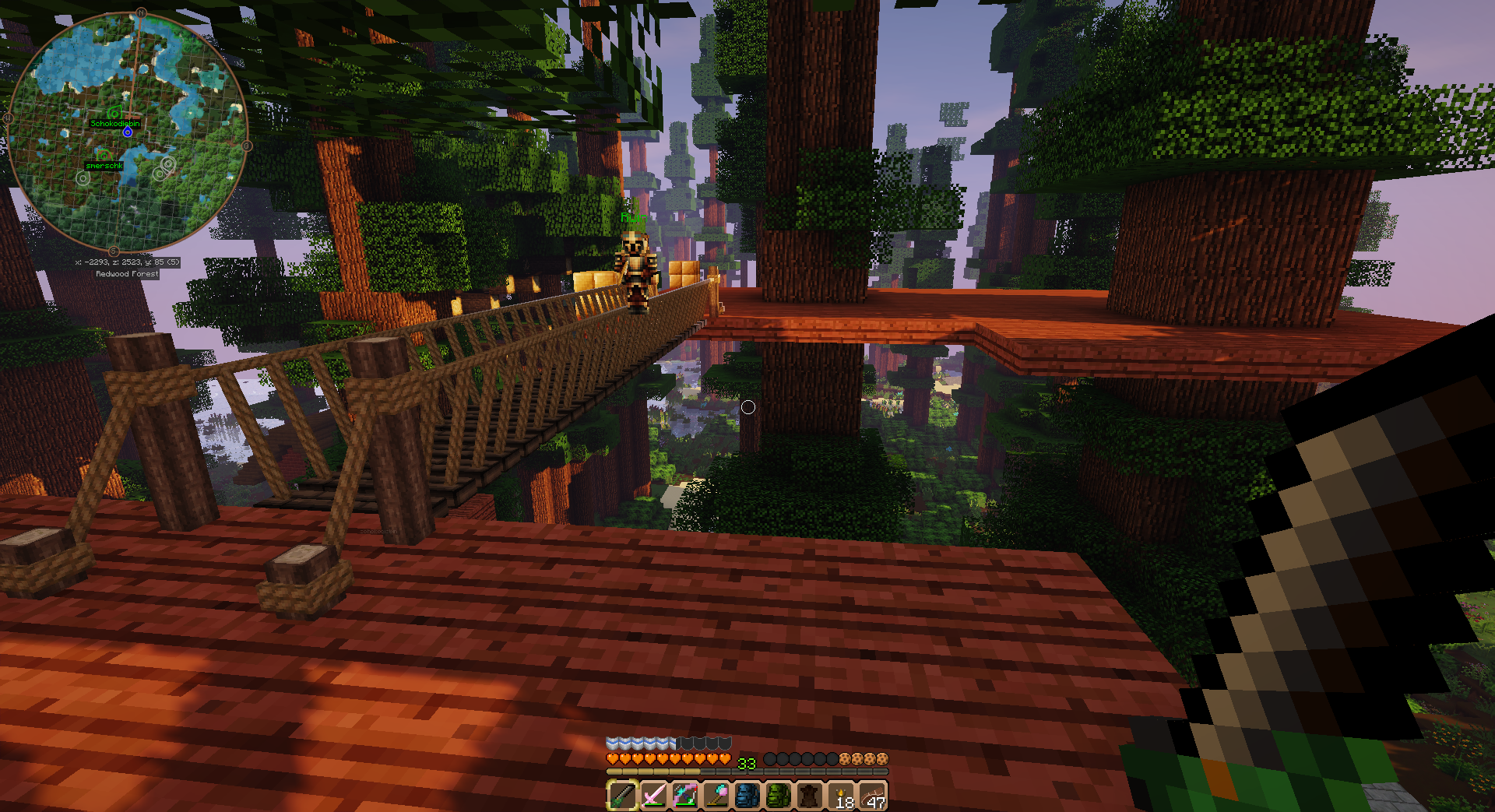Select the pink sword hotbar slot
Viewport: 1495px width, 812px height.
[x=653, y=796]
